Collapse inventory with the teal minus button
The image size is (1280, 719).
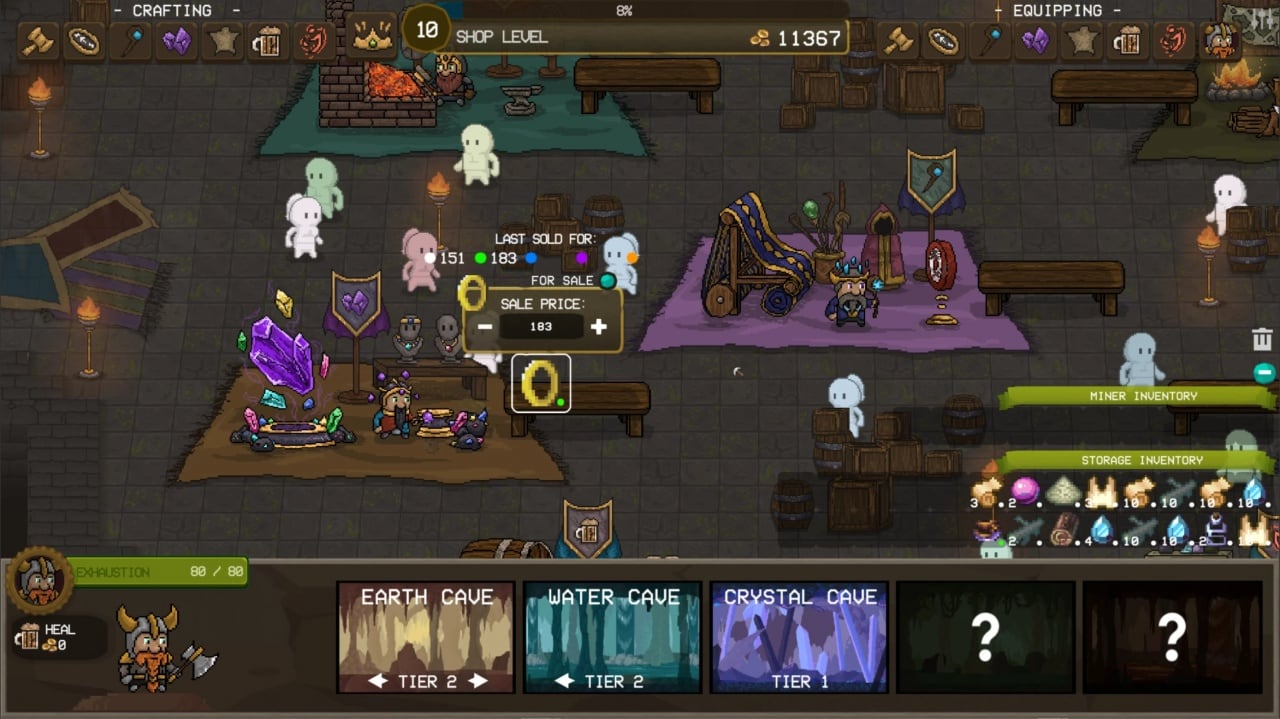[x=1264, y=373]
